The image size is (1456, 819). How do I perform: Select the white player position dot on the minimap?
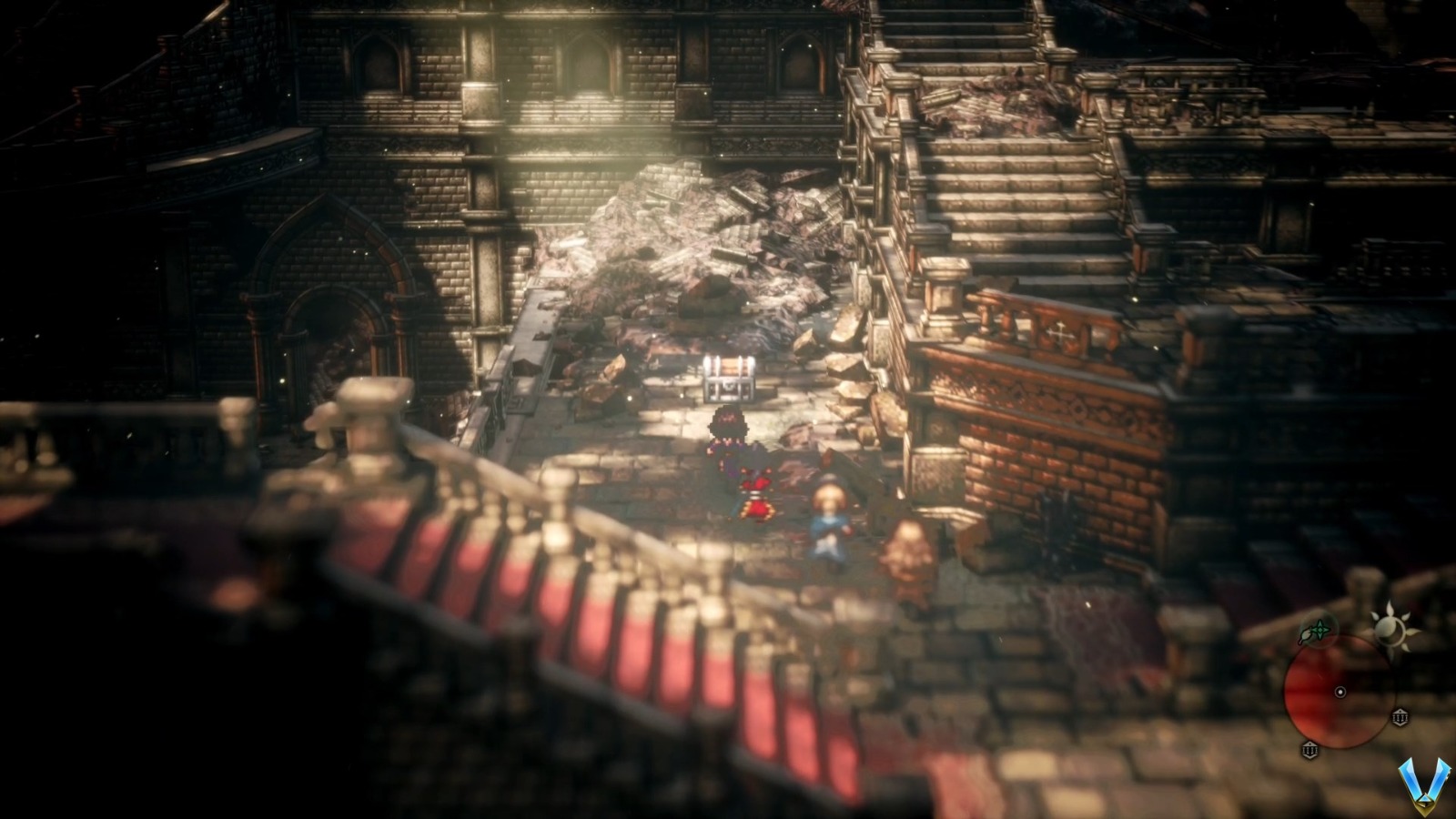(x=1340, y=692)
